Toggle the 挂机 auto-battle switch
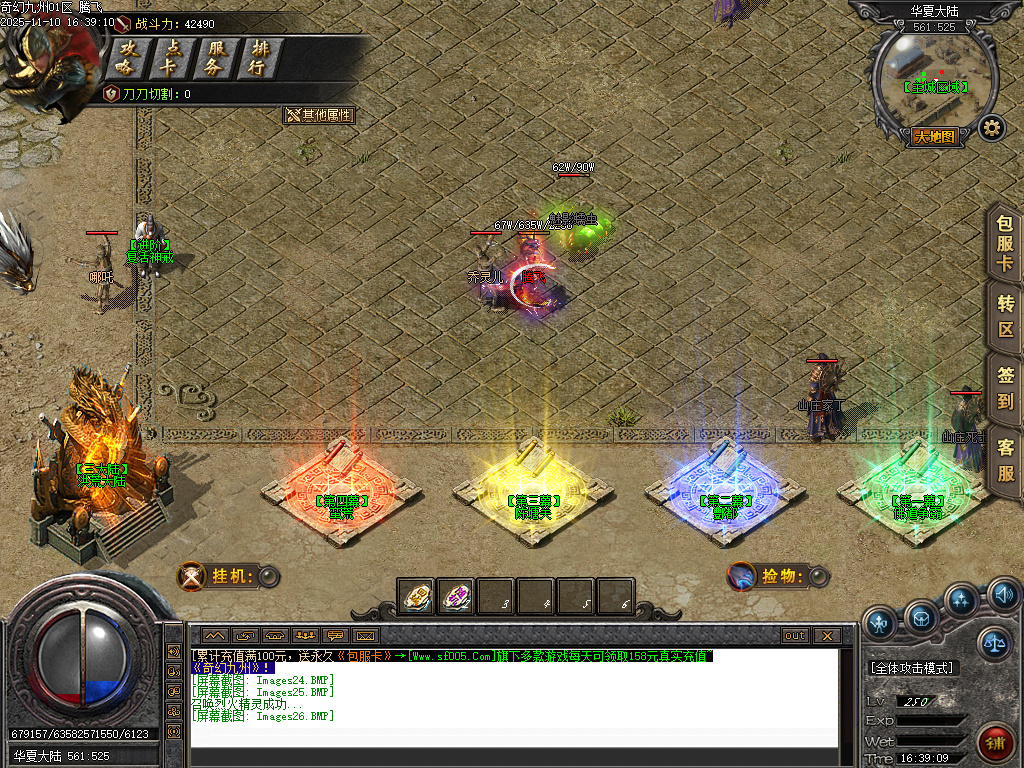 click(267, 576)
